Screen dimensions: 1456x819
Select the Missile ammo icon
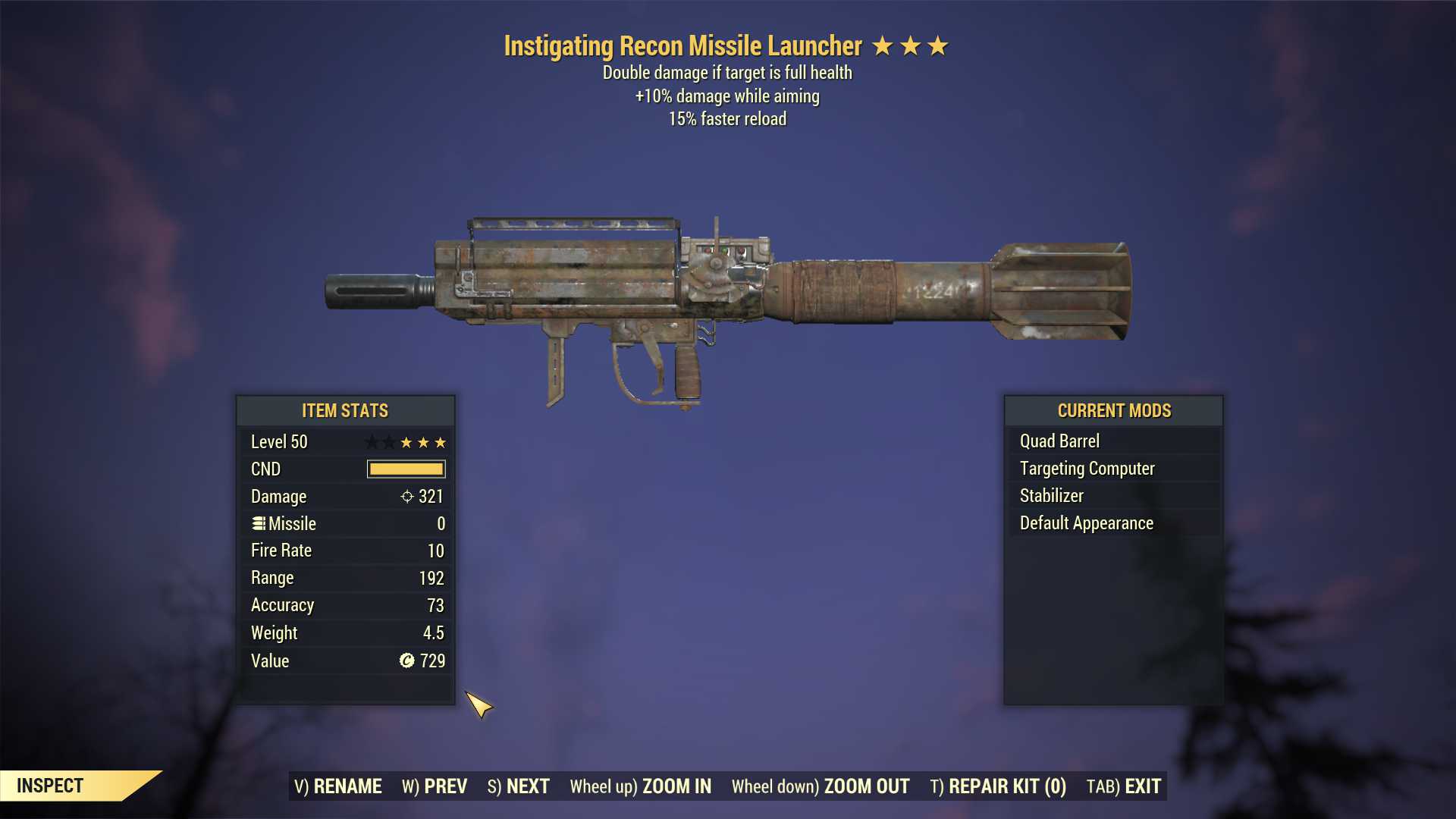[258, 523]
